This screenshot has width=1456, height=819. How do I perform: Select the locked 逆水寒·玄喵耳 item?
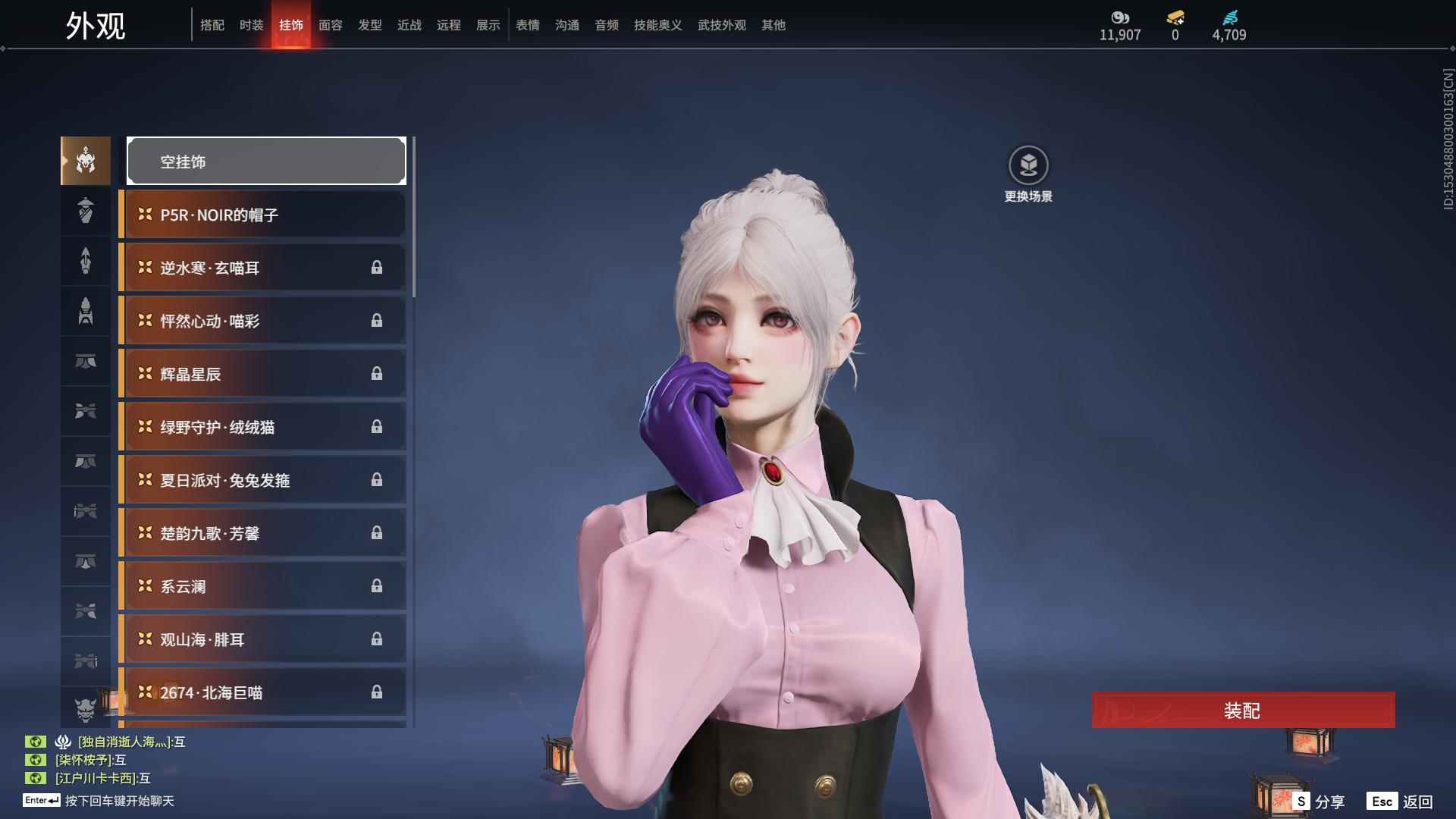(262, 268)
